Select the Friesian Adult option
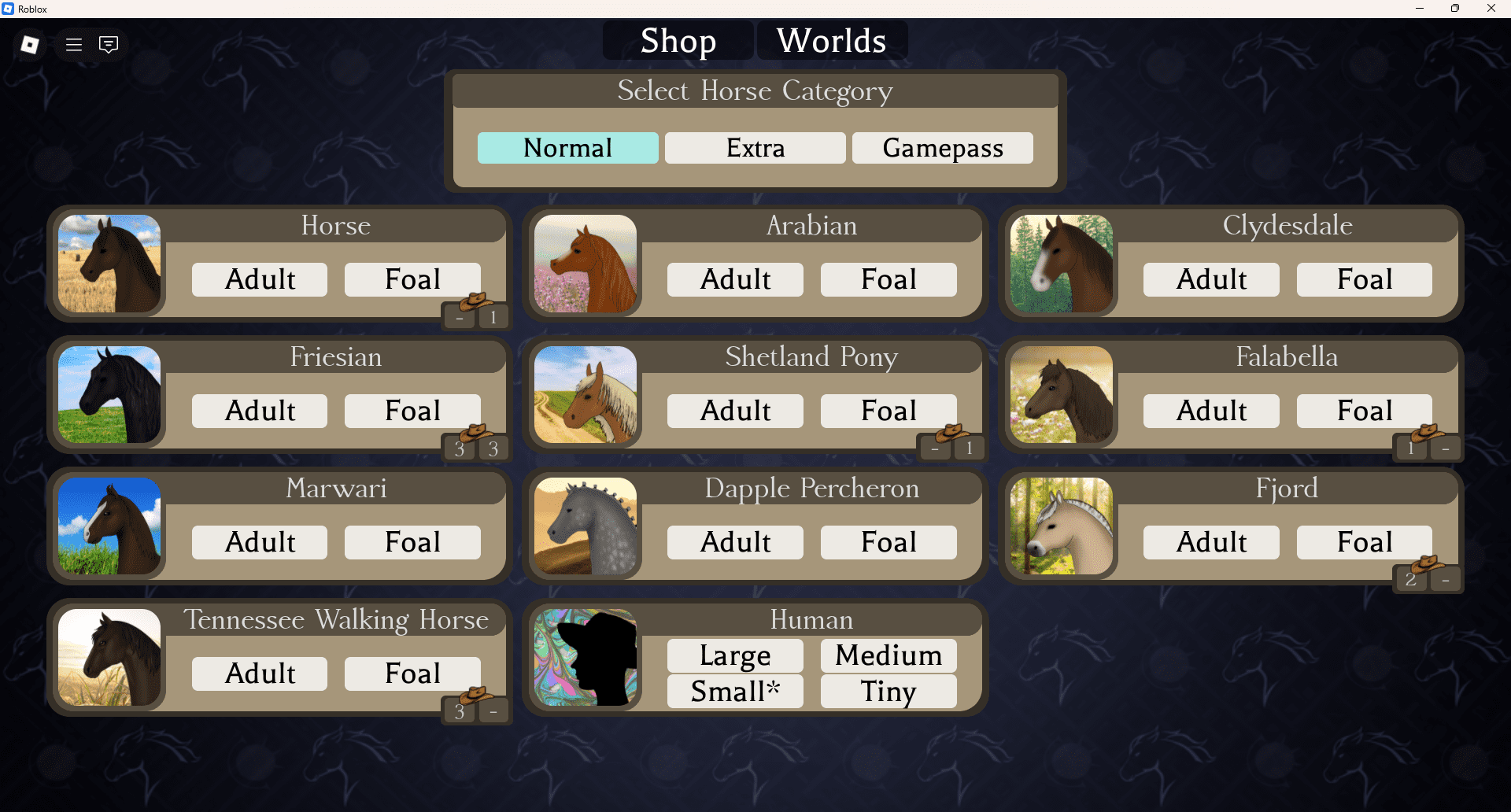 point(260,411)
